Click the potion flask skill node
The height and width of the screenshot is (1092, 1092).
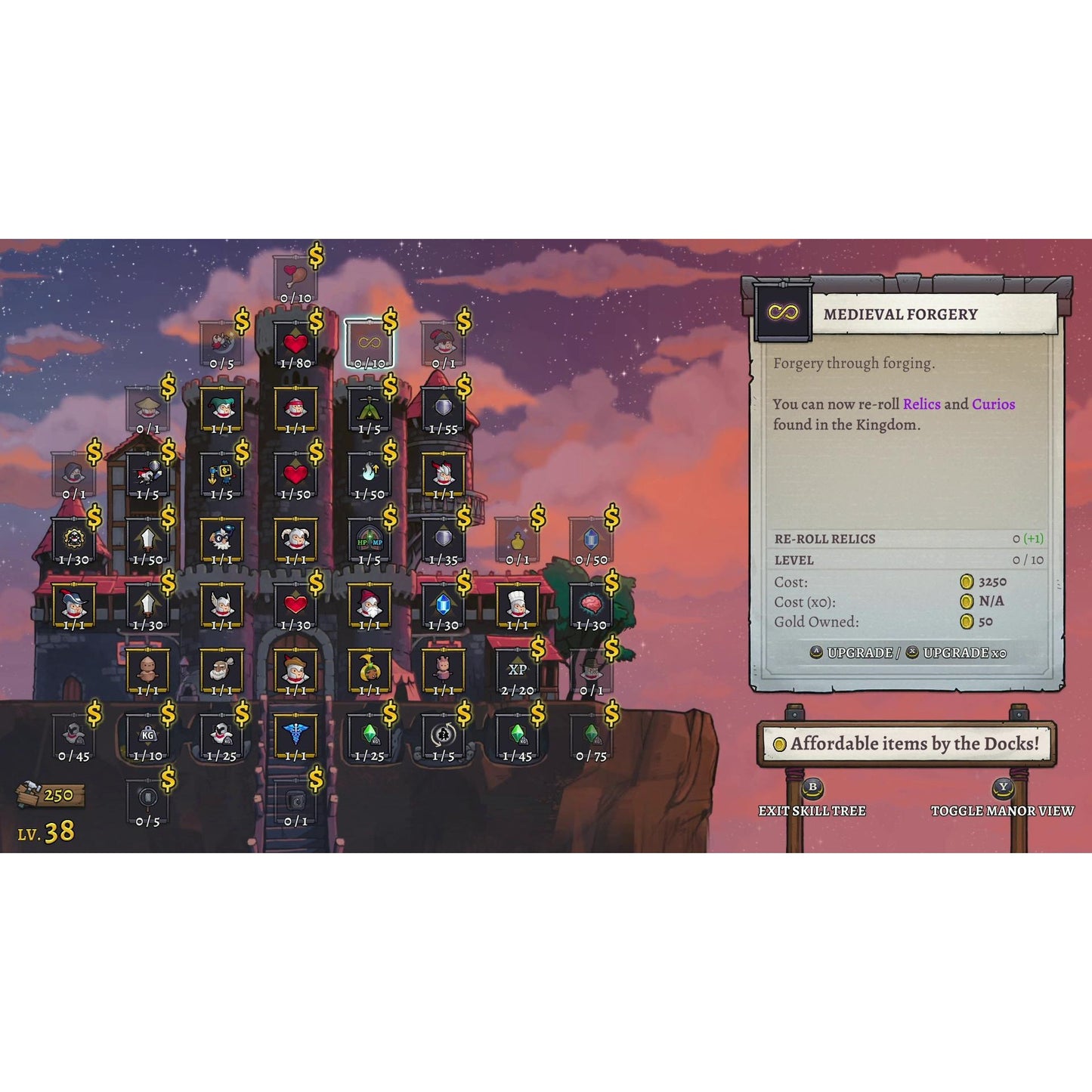[518, 541]
